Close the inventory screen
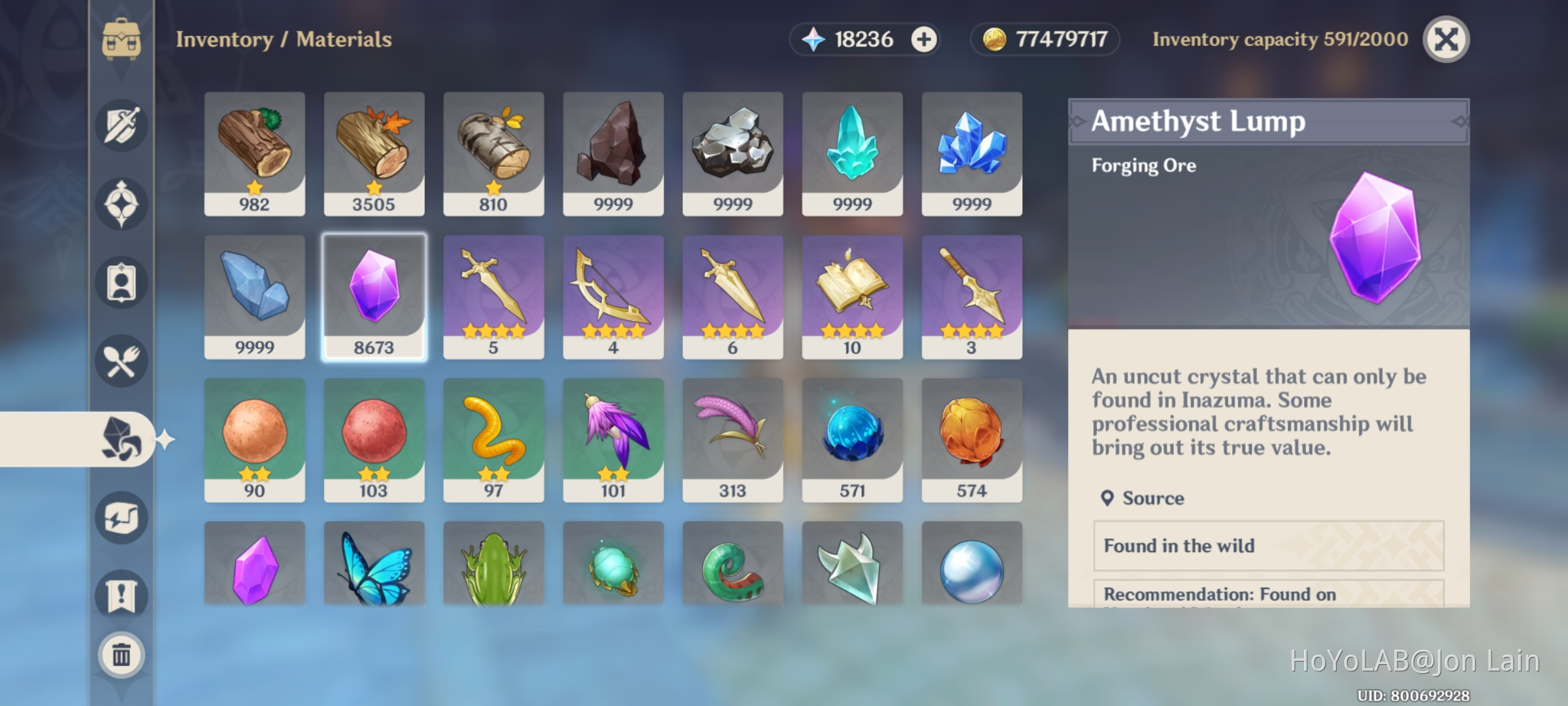This screenshot has width=1568, height=706. (1446, 39)
